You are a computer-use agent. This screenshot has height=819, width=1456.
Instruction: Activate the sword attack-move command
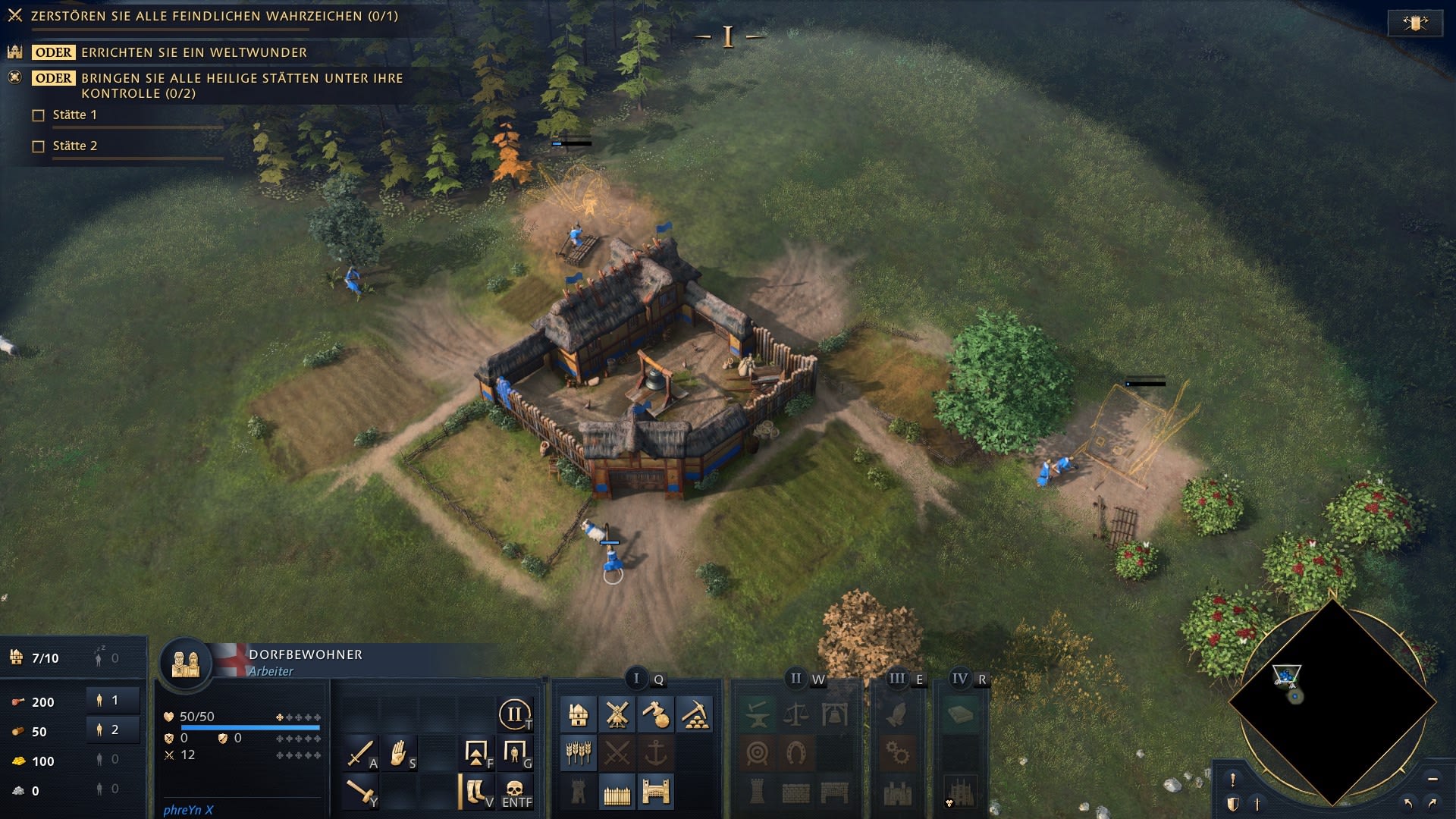360,753
